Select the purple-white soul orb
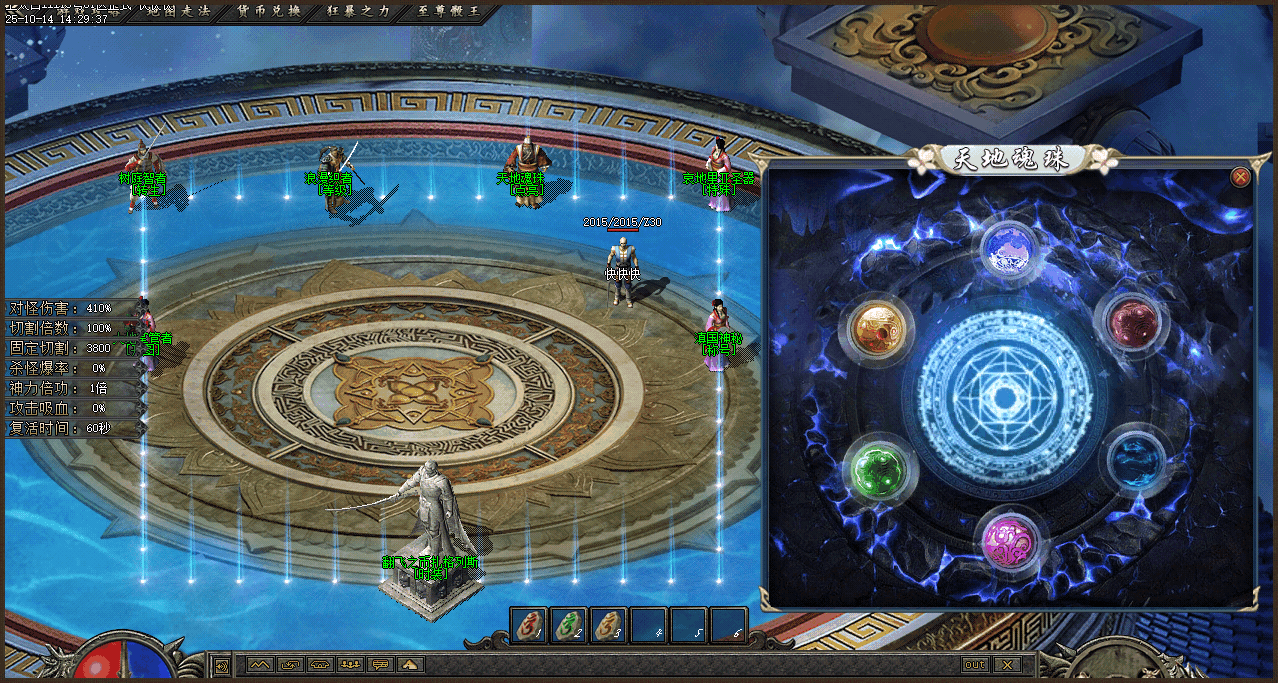Screen dimensions: 1278x683 (1010, 248)
